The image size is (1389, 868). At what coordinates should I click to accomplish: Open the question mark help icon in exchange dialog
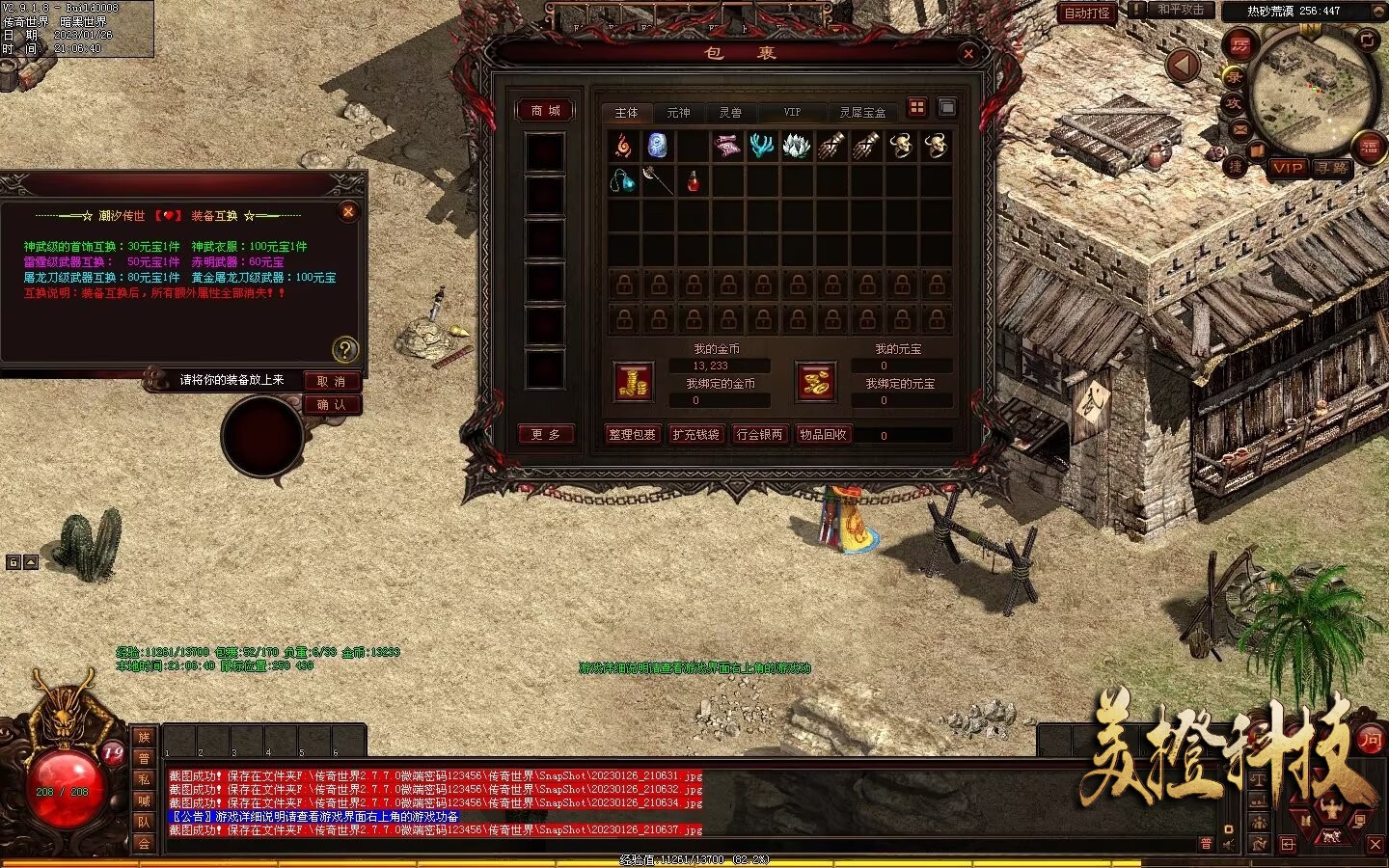(348, 347)
